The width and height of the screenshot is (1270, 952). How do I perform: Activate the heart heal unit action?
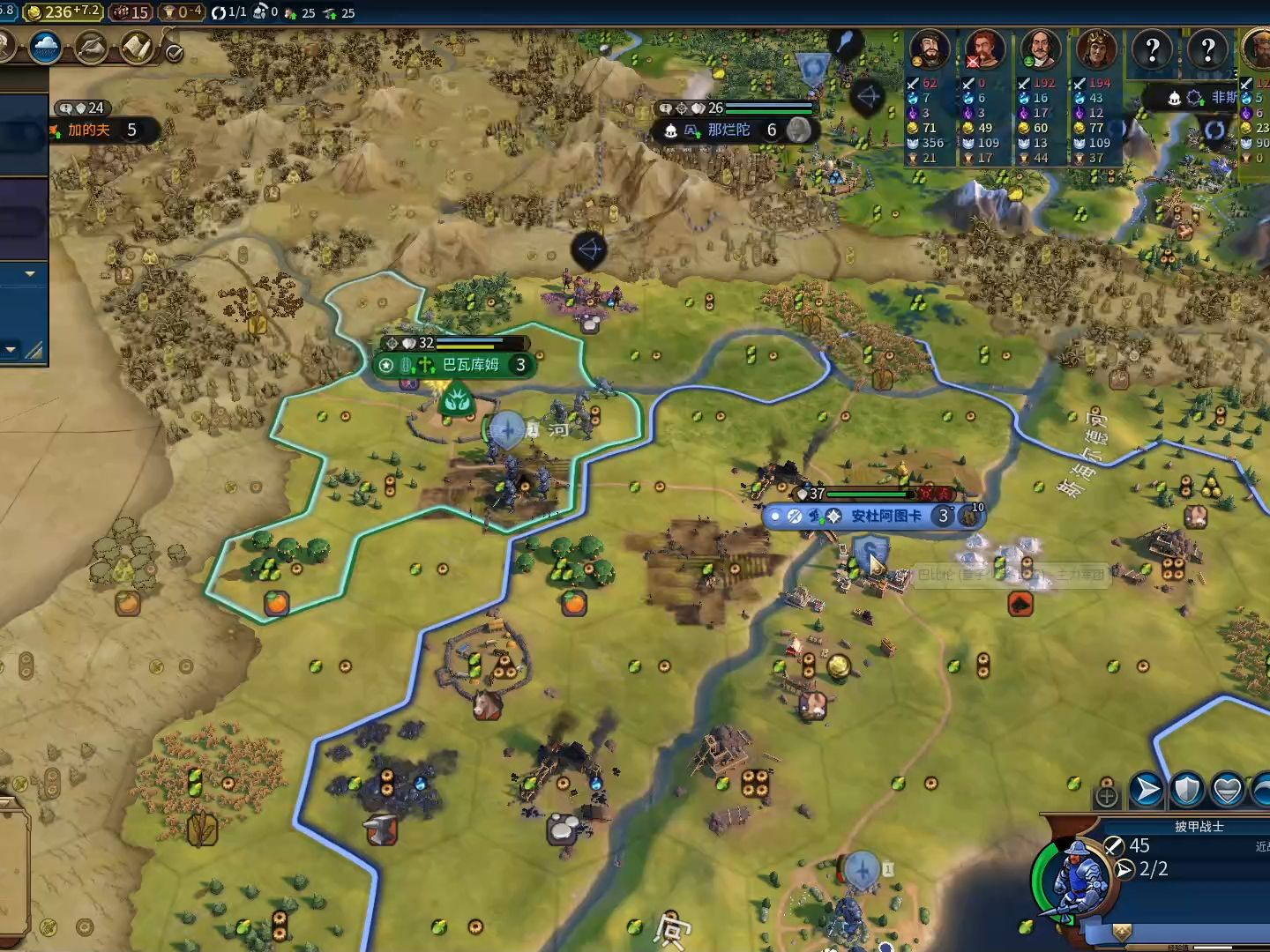point(1228,789)
